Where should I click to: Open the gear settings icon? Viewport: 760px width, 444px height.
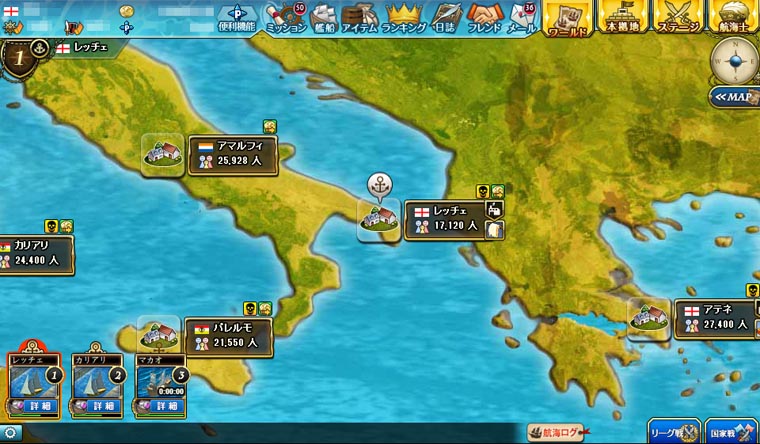tap(9, 433)
